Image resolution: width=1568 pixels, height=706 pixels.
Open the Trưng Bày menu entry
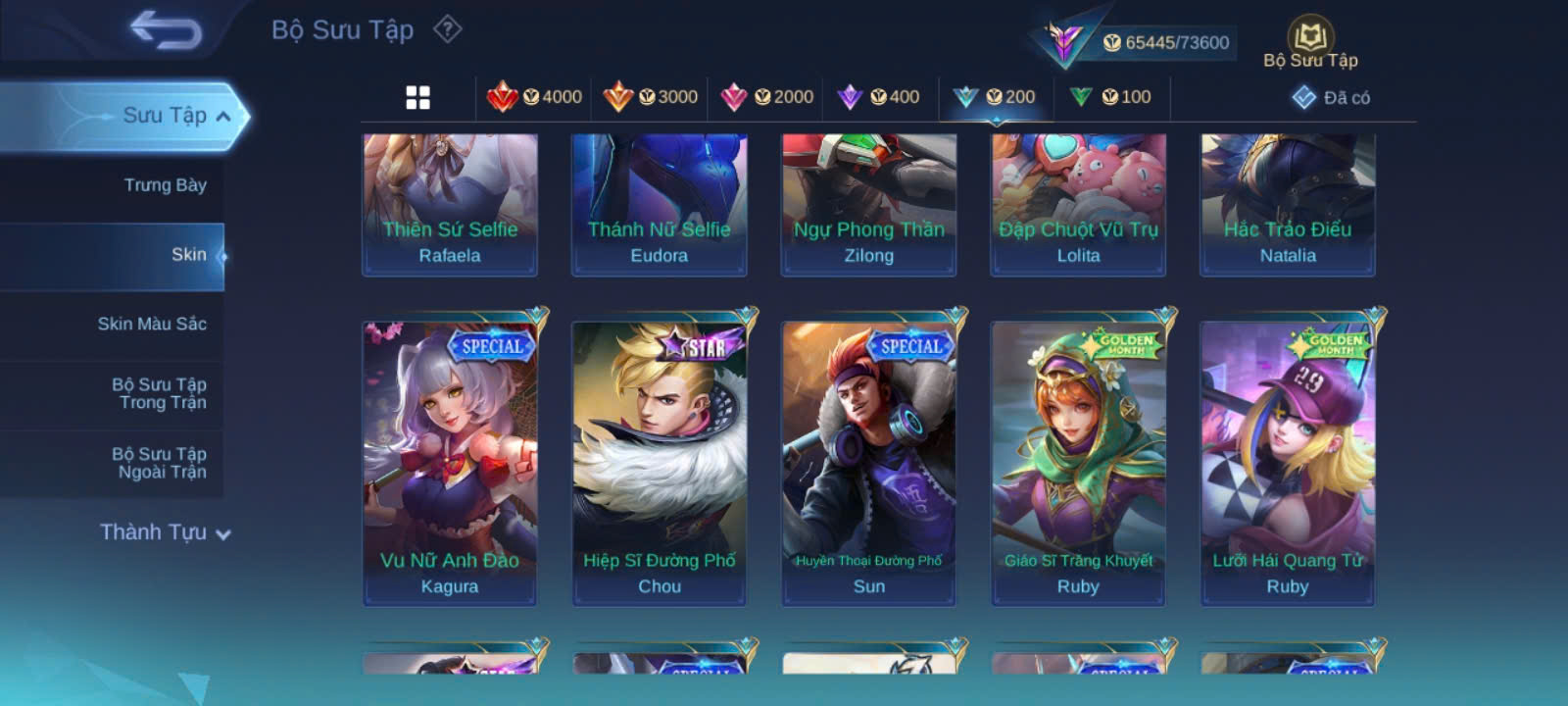click(165, 185)
